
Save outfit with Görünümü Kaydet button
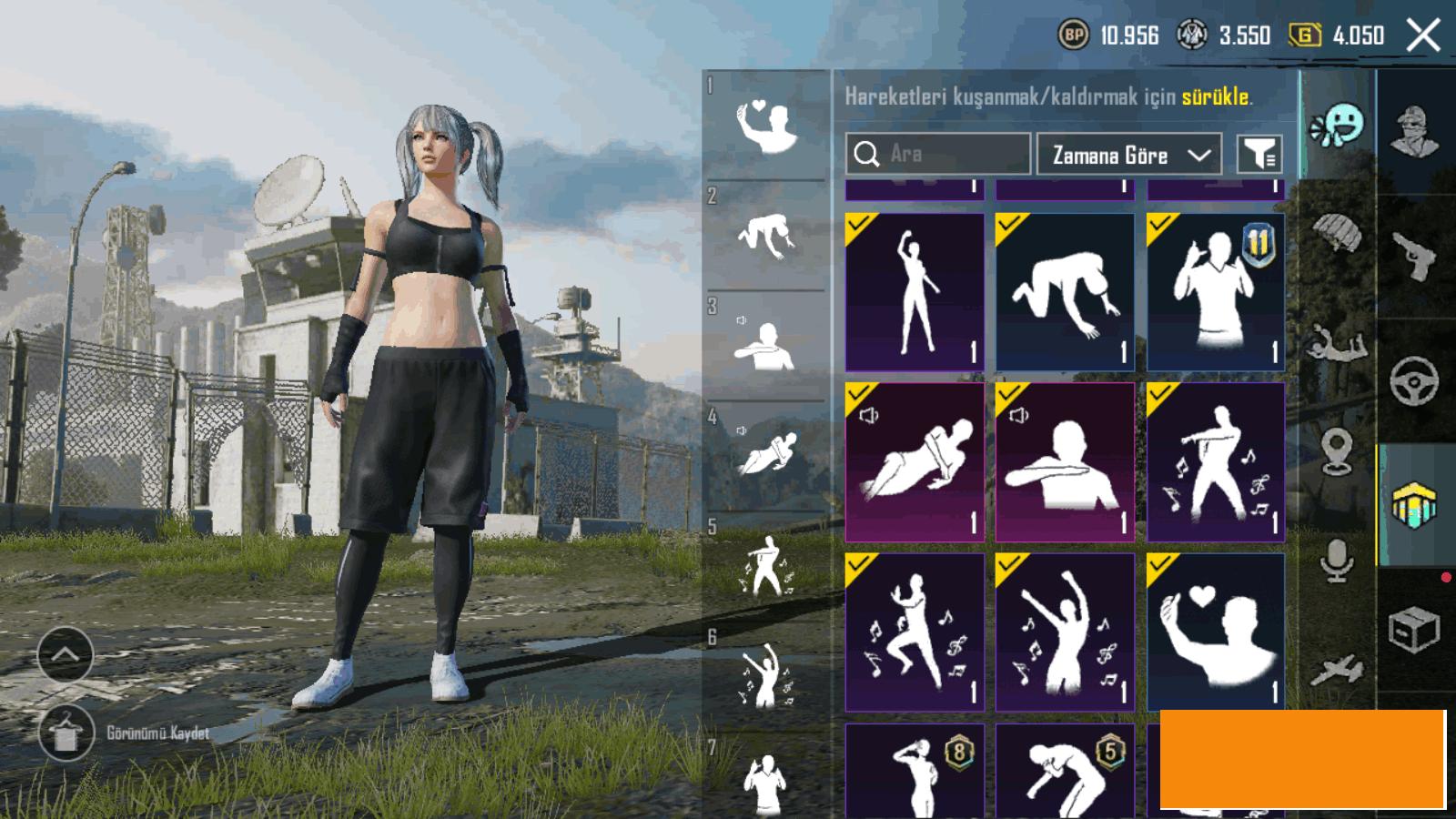[66, 733]
